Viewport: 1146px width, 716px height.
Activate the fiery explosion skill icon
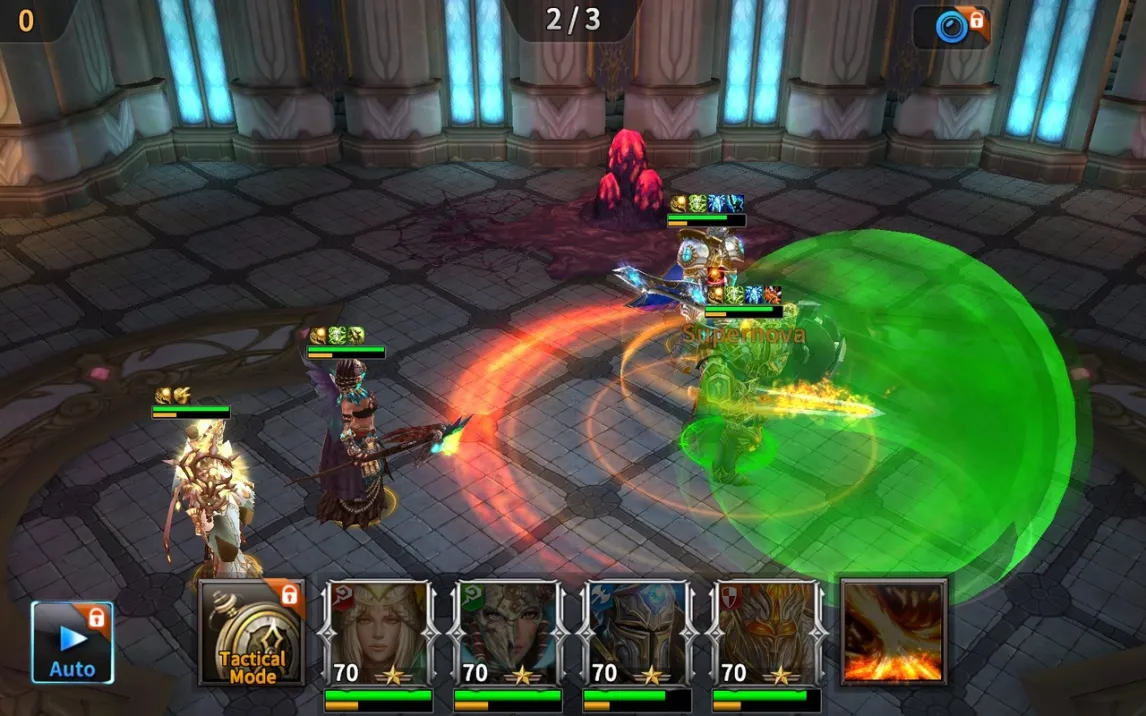(x=893, y=632)
